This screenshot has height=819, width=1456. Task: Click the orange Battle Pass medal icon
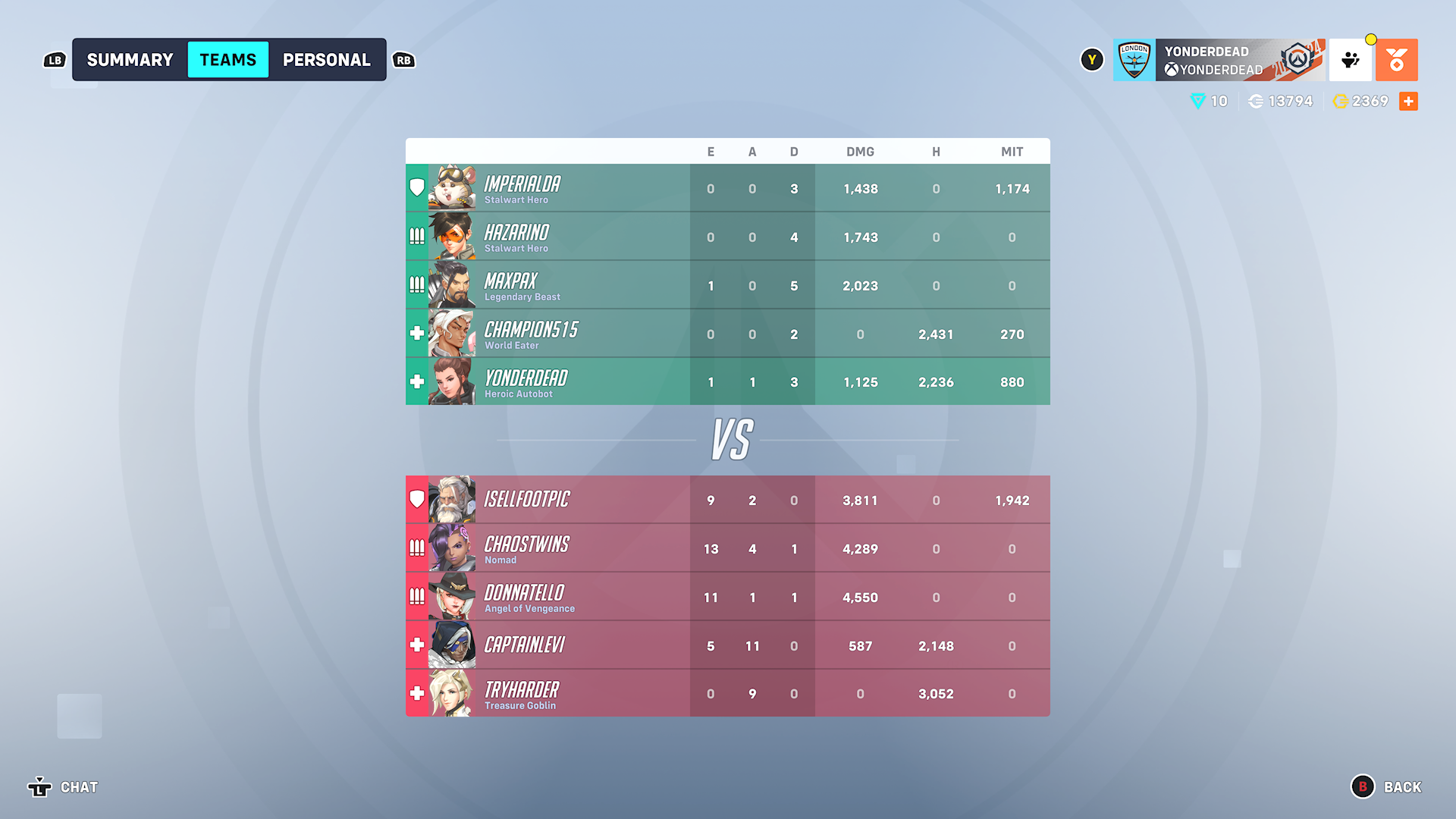[1397, 59]
